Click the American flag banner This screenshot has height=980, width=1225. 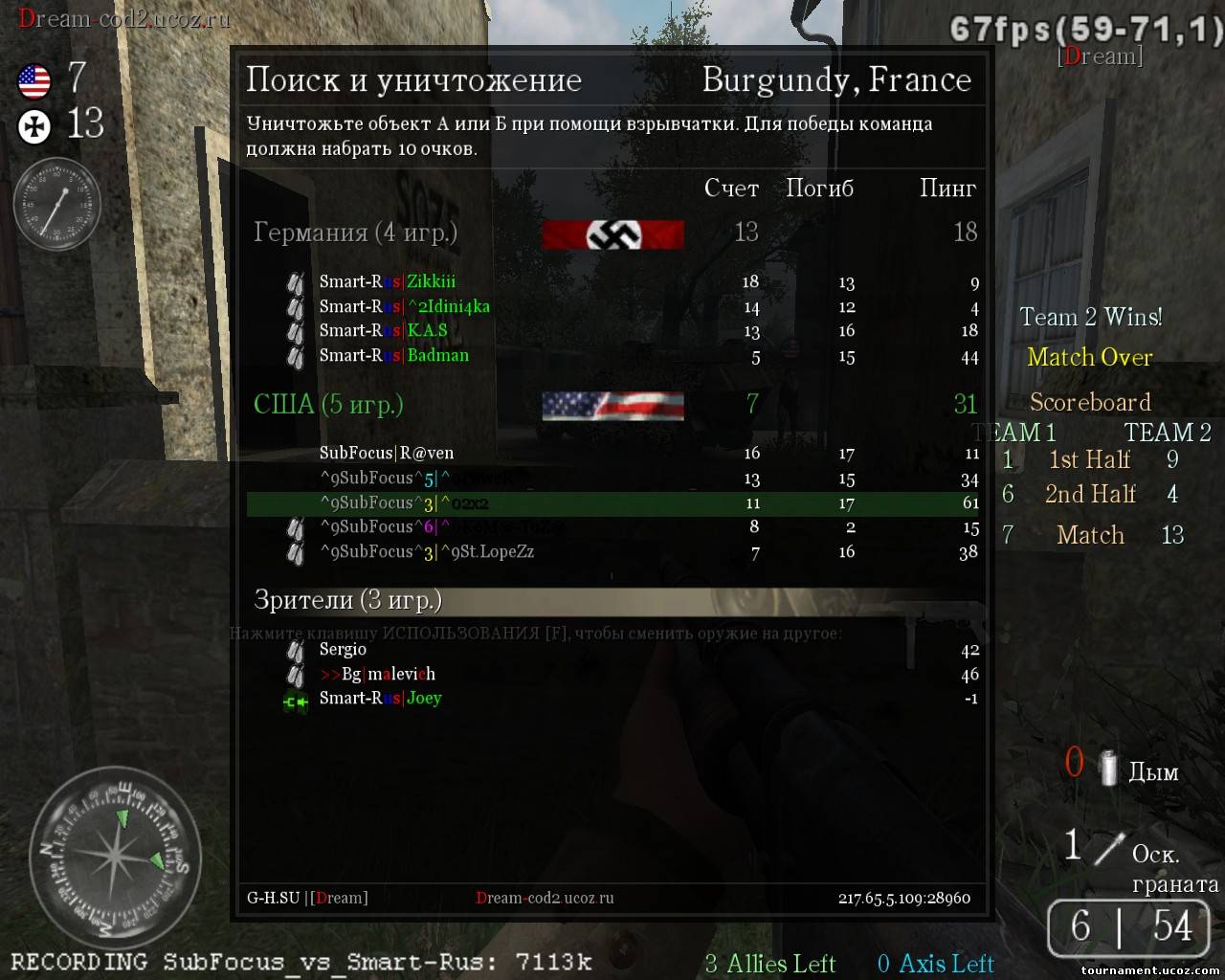pos(612,406)
